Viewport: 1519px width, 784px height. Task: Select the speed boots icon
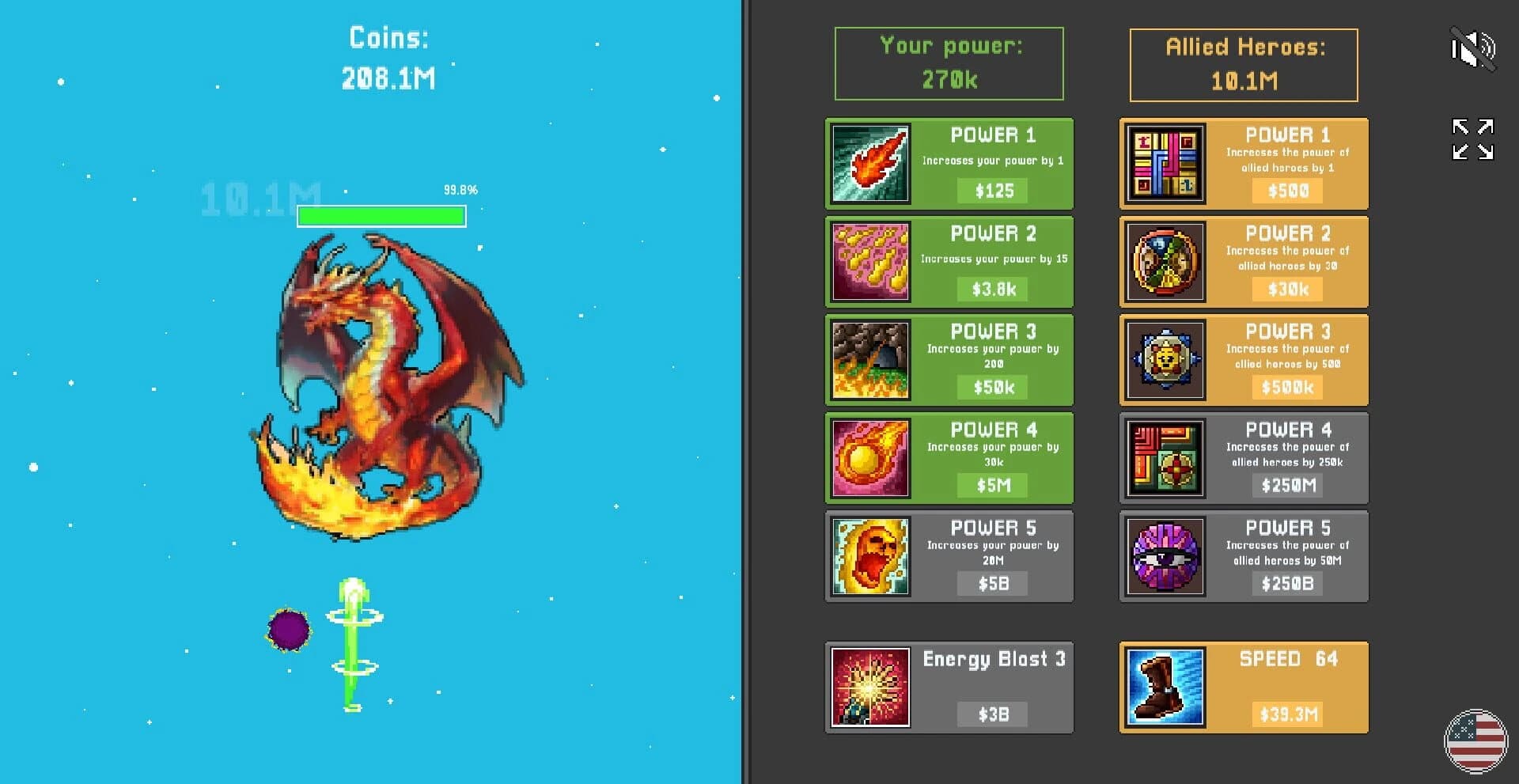tap(1165, 687)
